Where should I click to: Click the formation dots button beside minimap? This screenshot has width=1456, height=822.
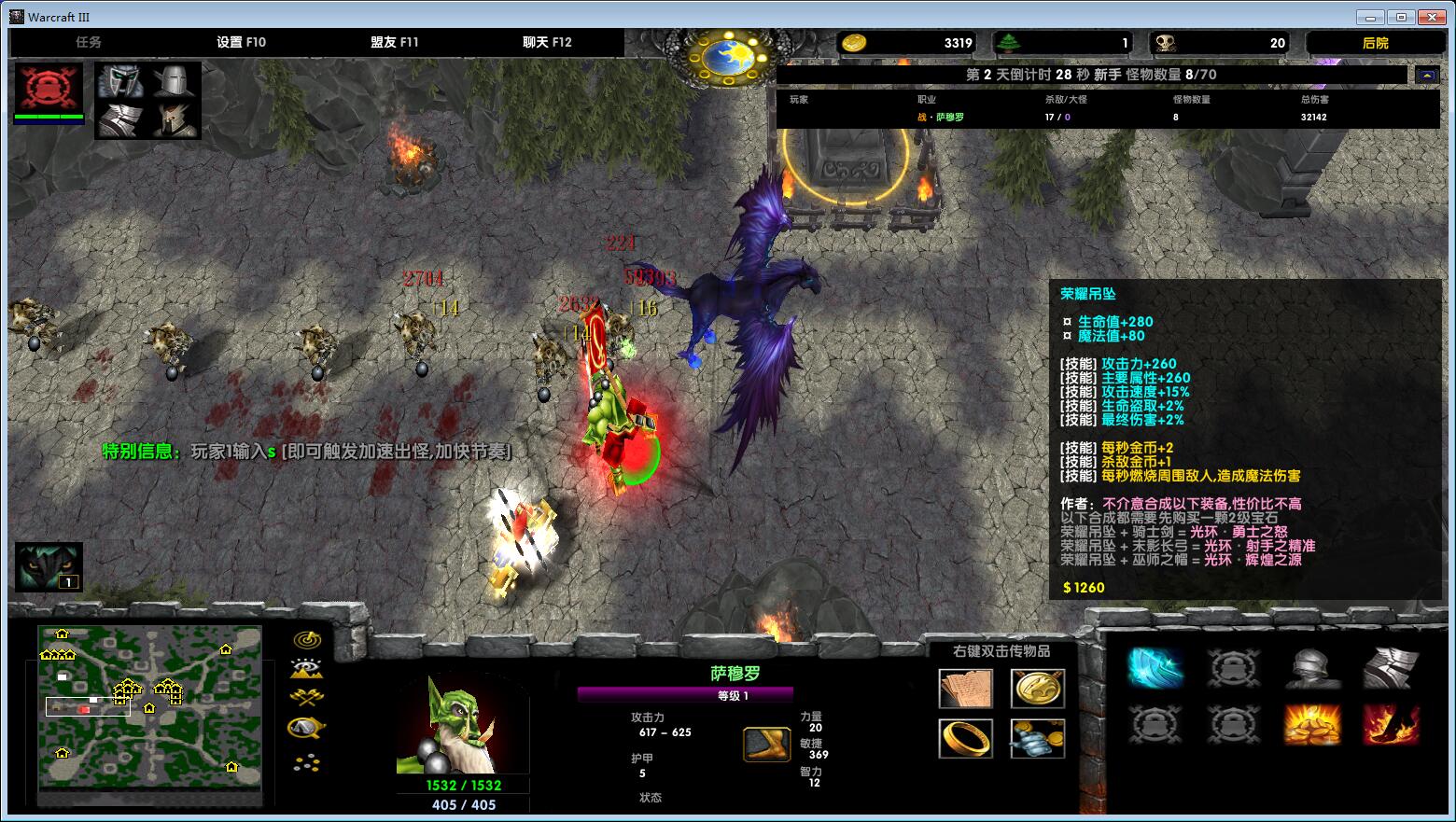point(307,763)
